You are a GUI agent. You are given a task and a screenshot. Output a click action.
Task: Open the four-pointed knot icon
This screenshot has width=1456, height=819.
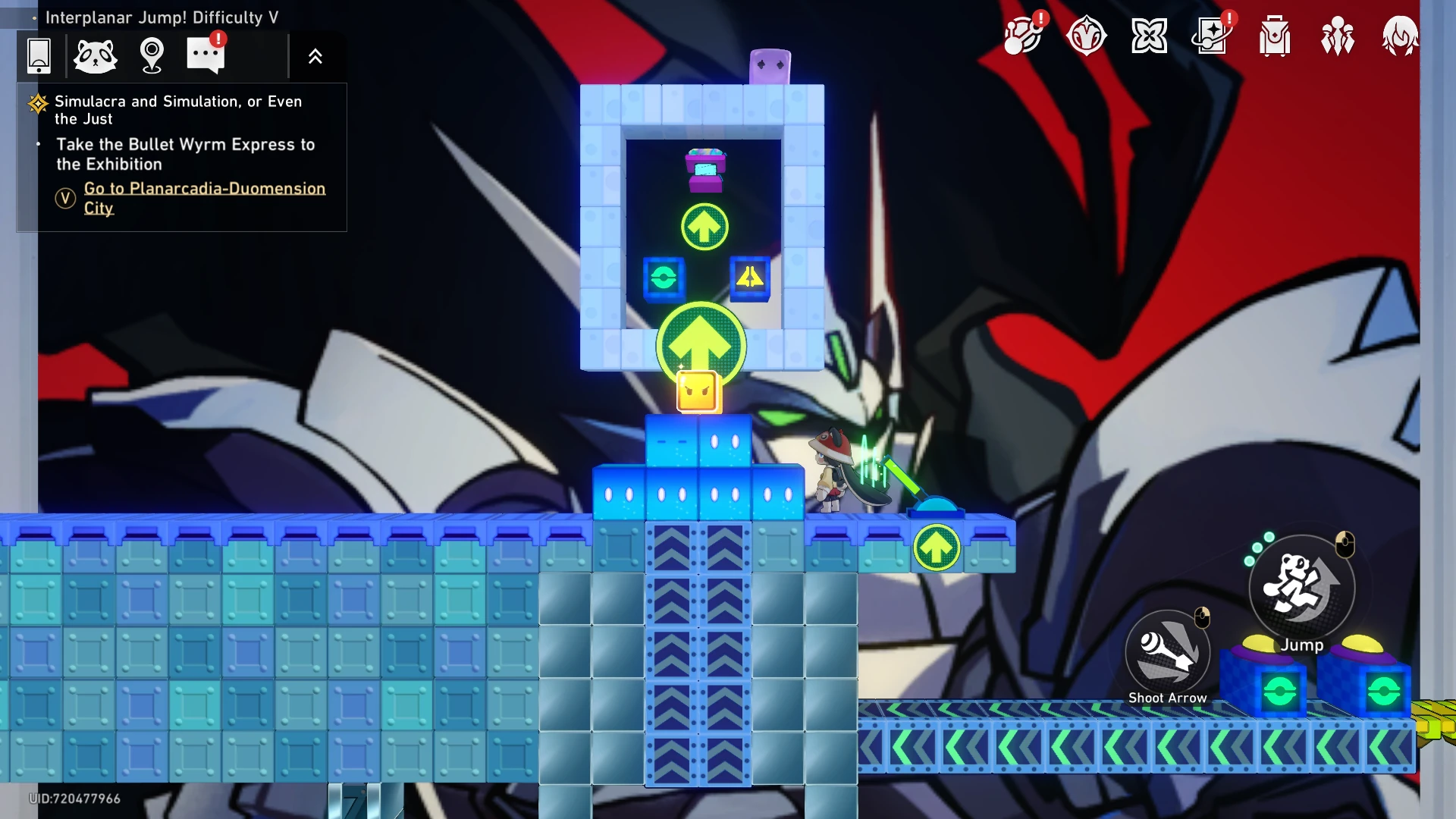[1149, 36]
